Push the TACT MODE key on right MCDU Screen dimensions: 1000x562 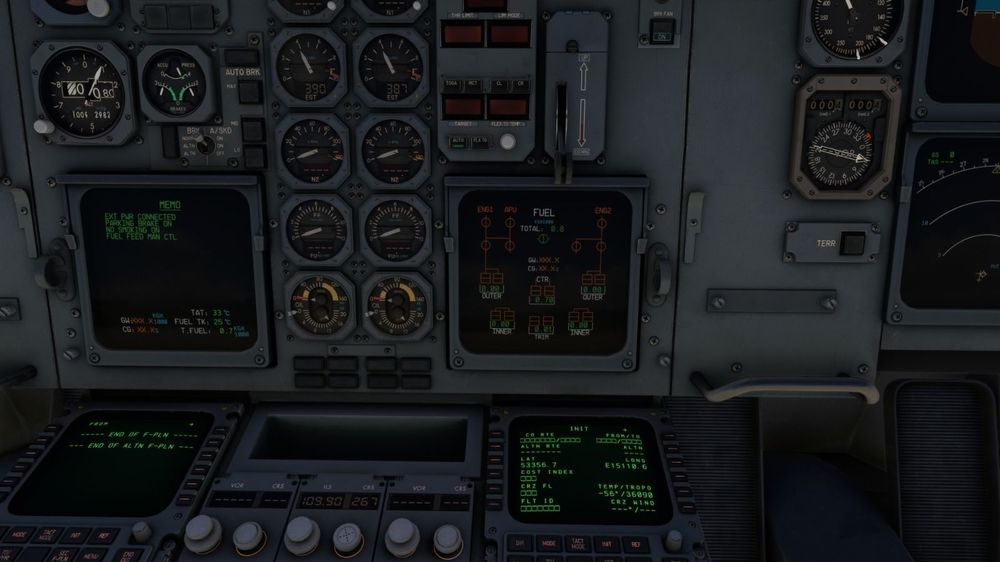coord(577,545)
